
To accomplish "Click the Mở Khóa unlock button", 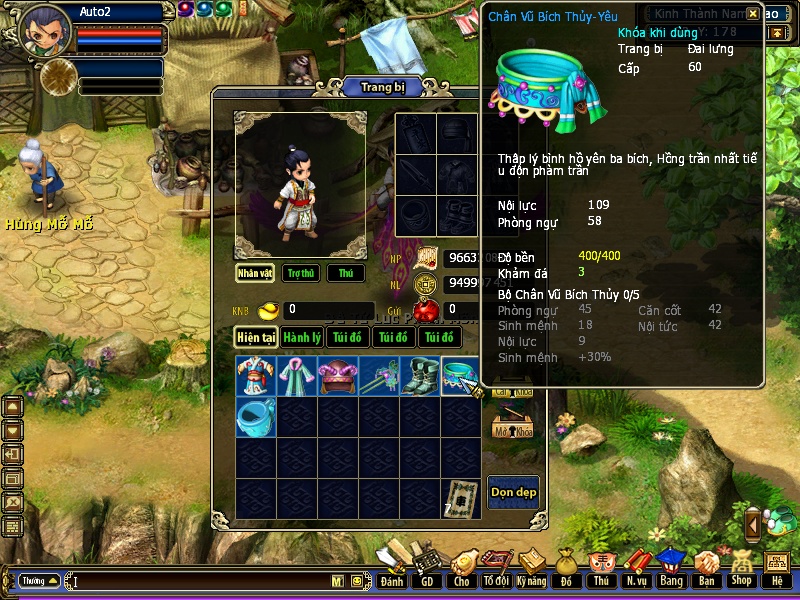I will [512, 426].
